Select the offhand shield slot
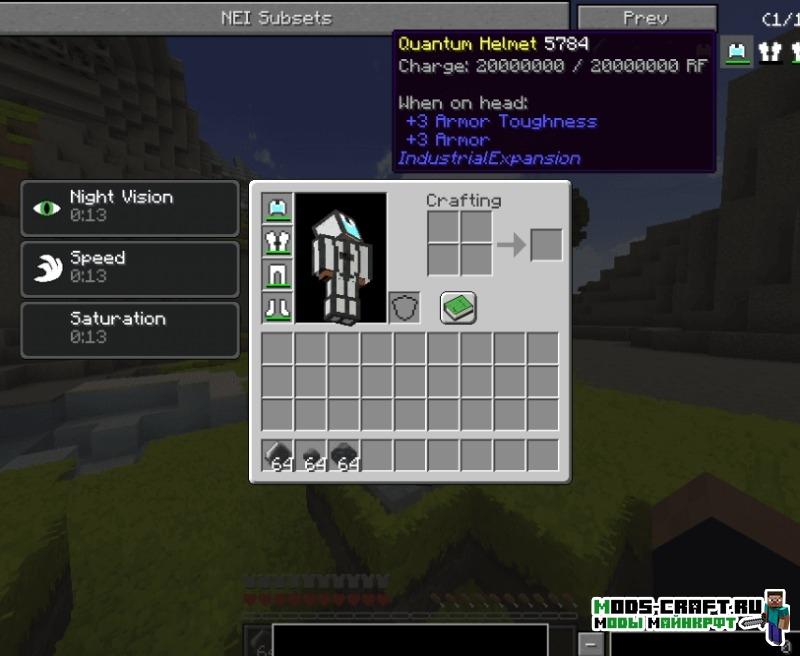Screen dimensions: 800x656 404,307
